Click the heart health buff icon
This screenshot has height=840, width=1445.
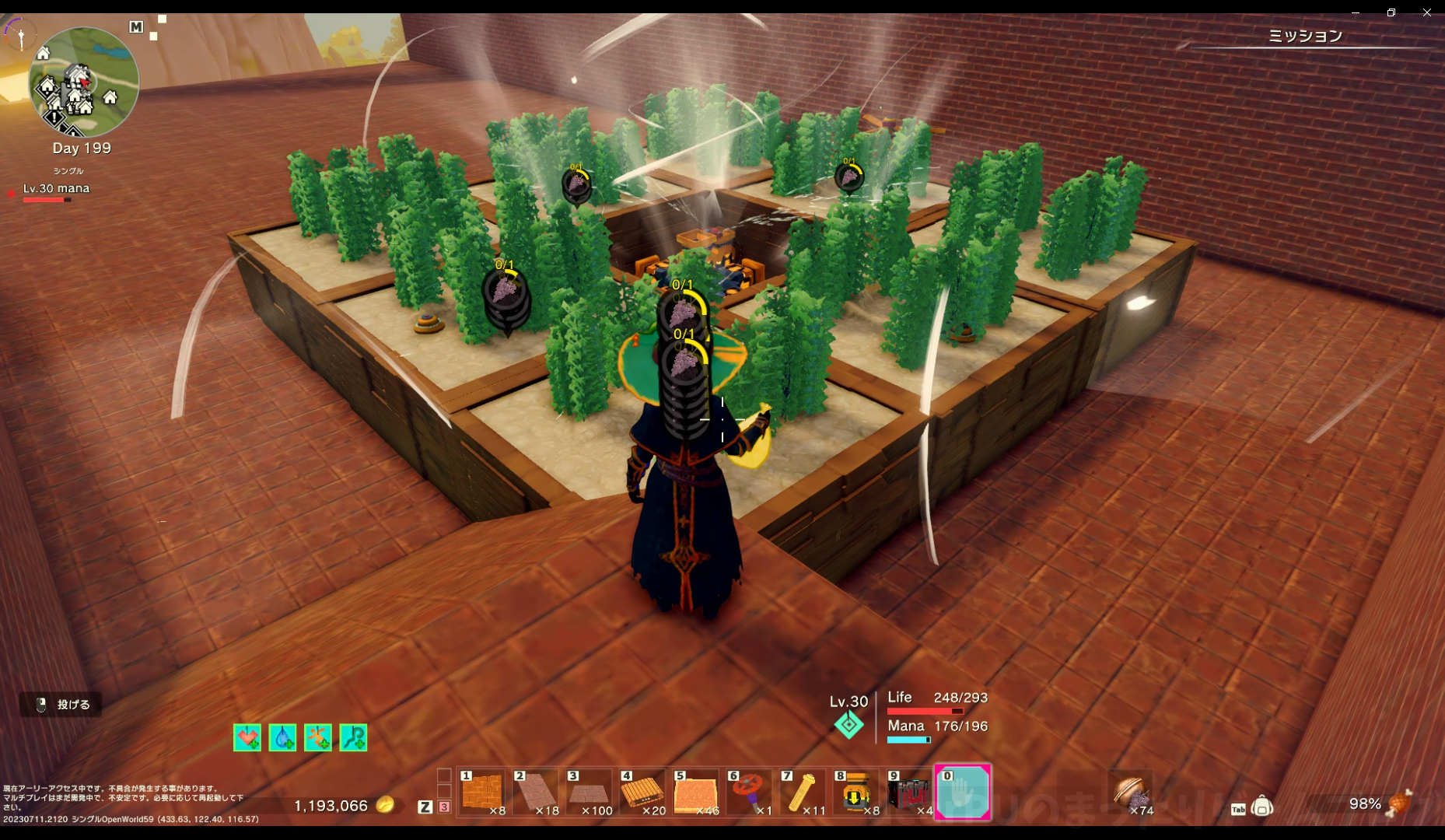click(x=247, y=737)
